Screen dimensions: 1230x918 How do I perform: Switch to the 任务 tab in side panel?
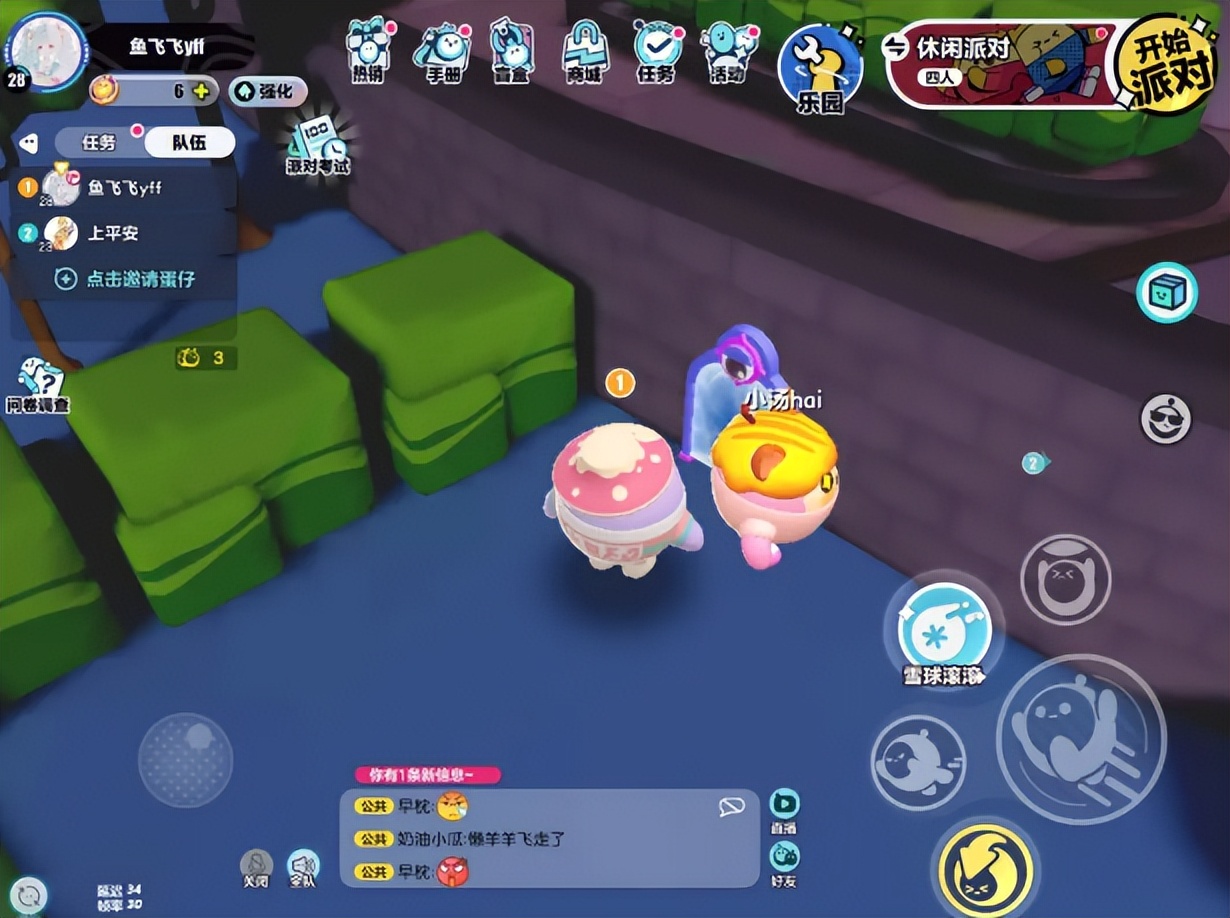coord(99,142)
